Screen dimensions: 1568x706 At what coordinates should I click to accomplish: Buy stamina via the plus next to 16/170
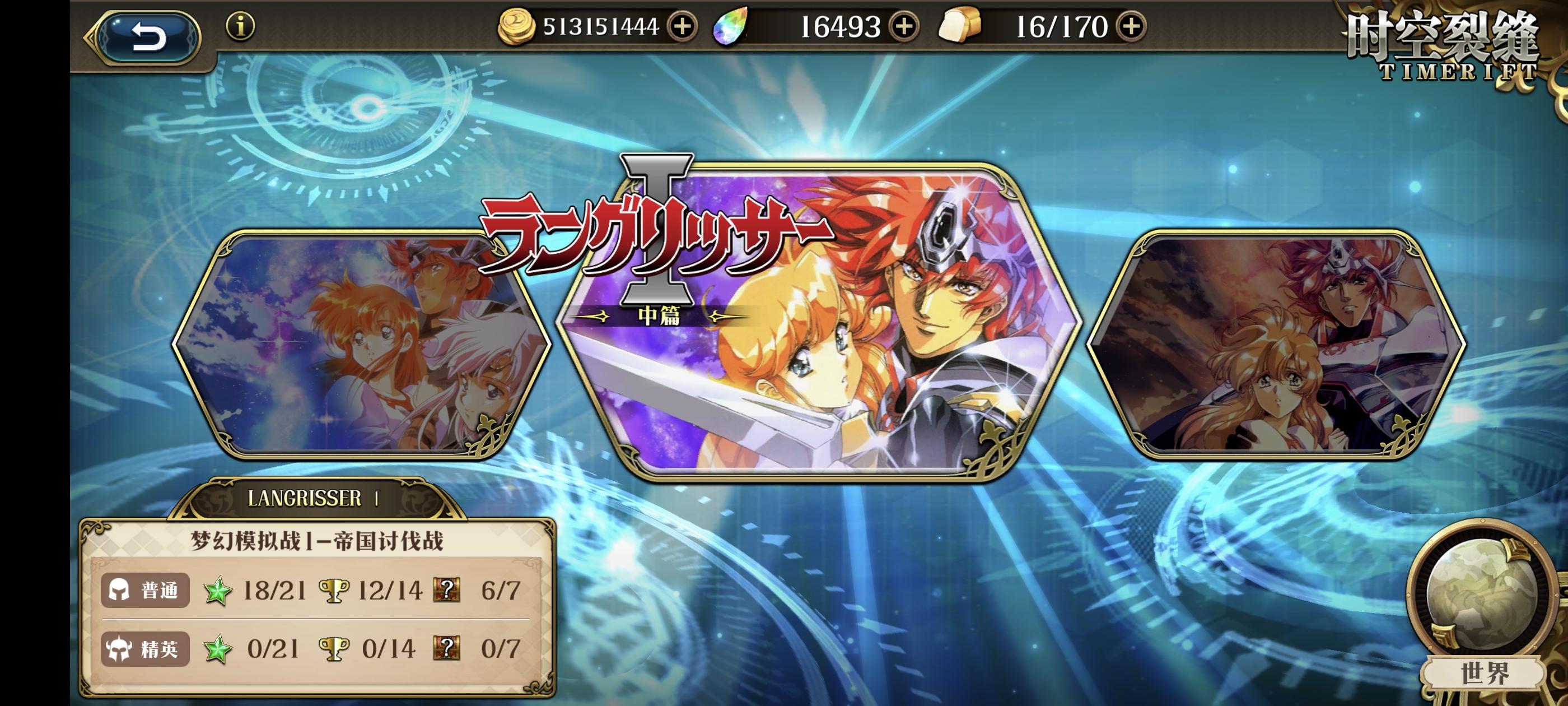point(1132,26)
